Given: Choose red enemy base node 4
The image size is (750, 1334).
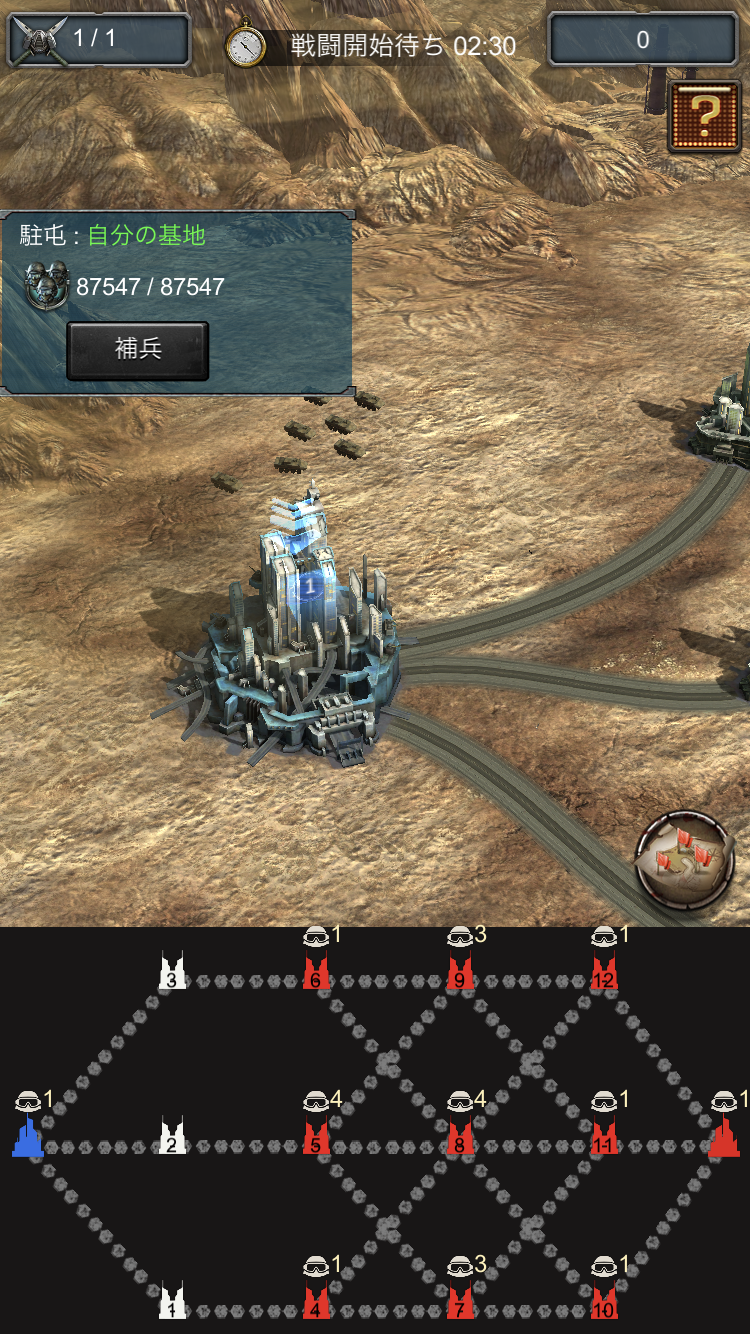Looking at the screenshot, I should click(316, 1302).
